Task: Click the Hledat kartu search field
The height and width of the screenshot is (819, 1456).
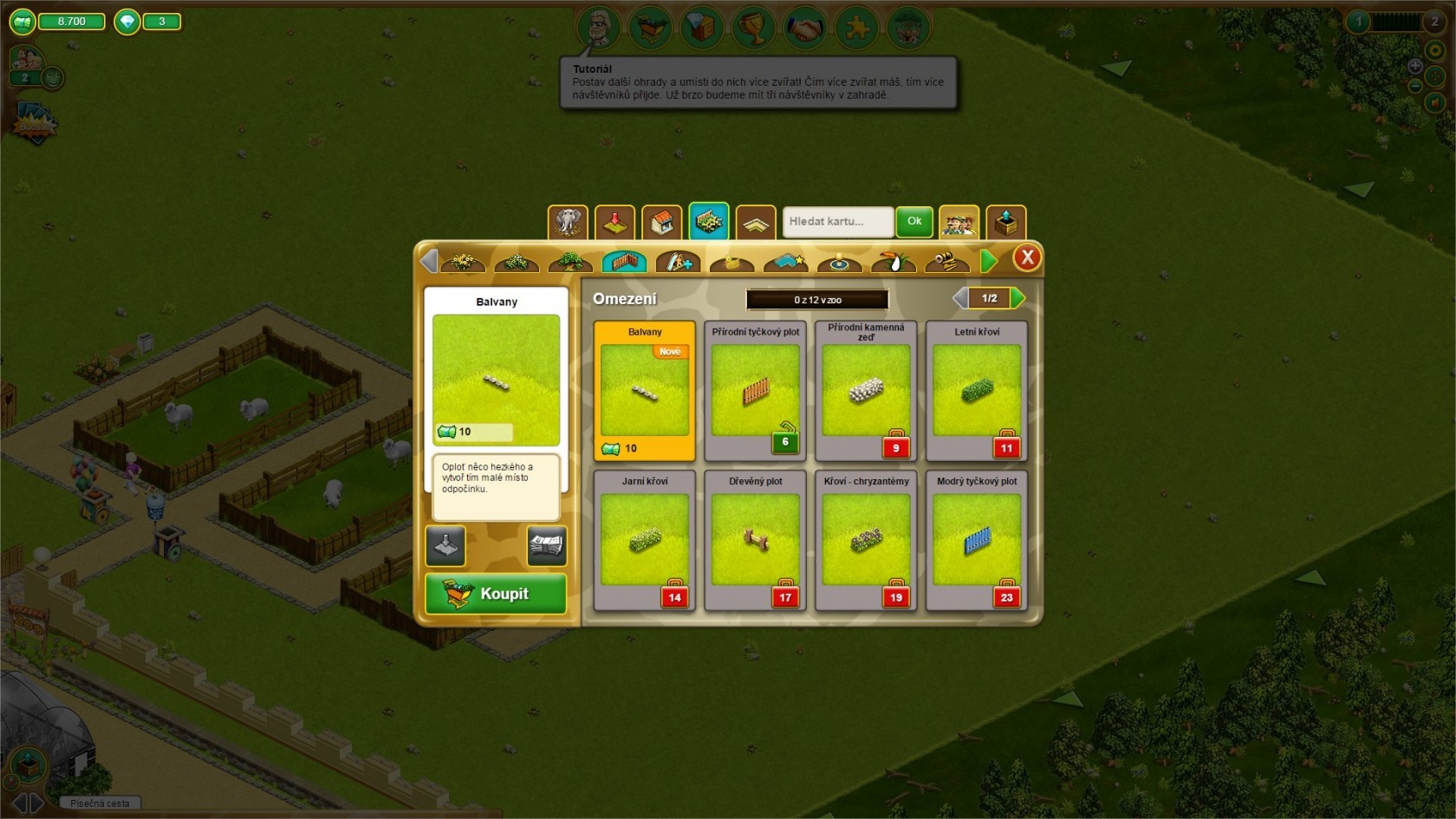Action: pyautogui.click(x=837, y=222)
